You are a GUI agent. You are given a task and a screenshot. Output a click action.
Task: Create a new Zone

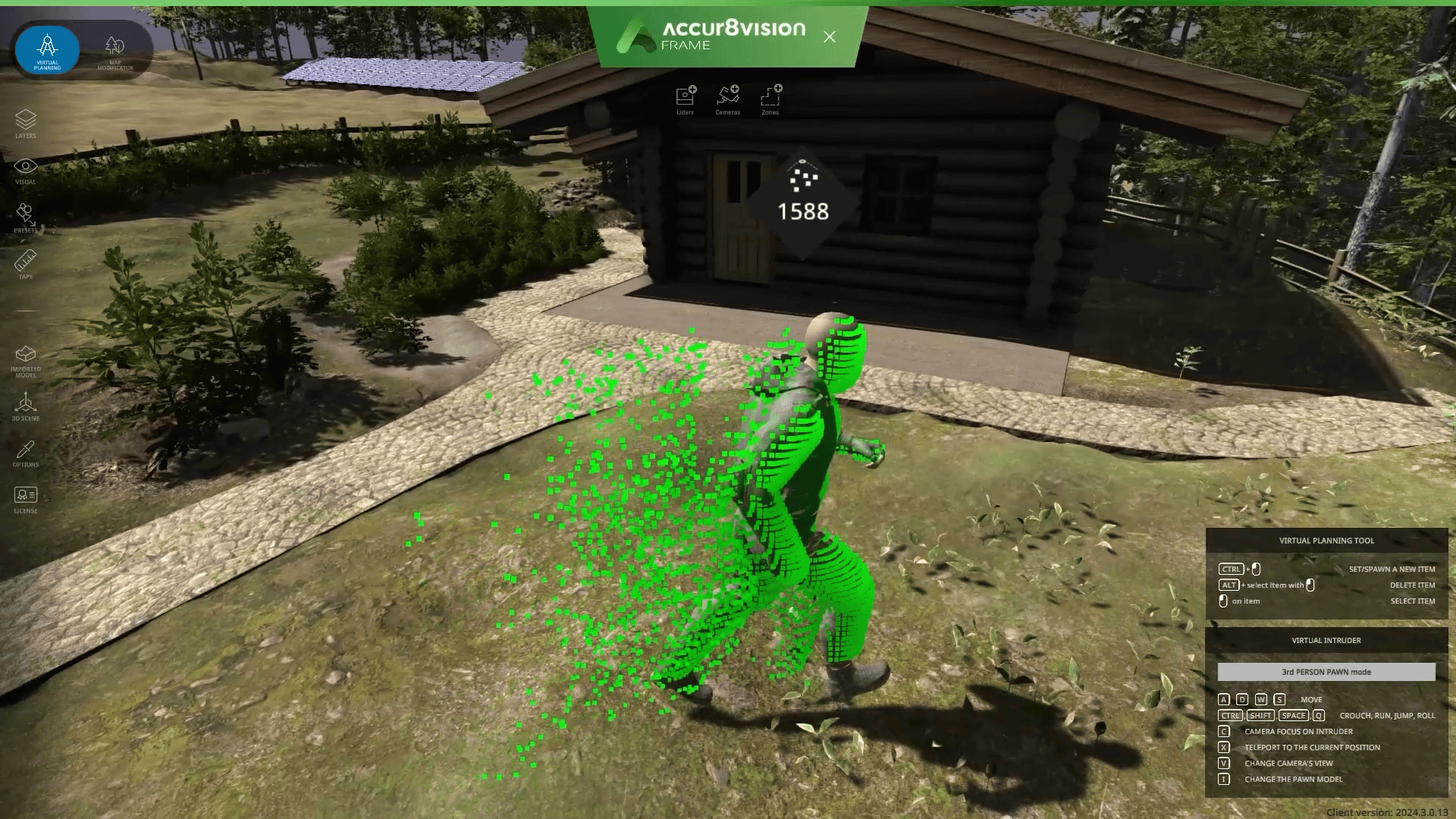pyautogui.click(x=771, y=97)
